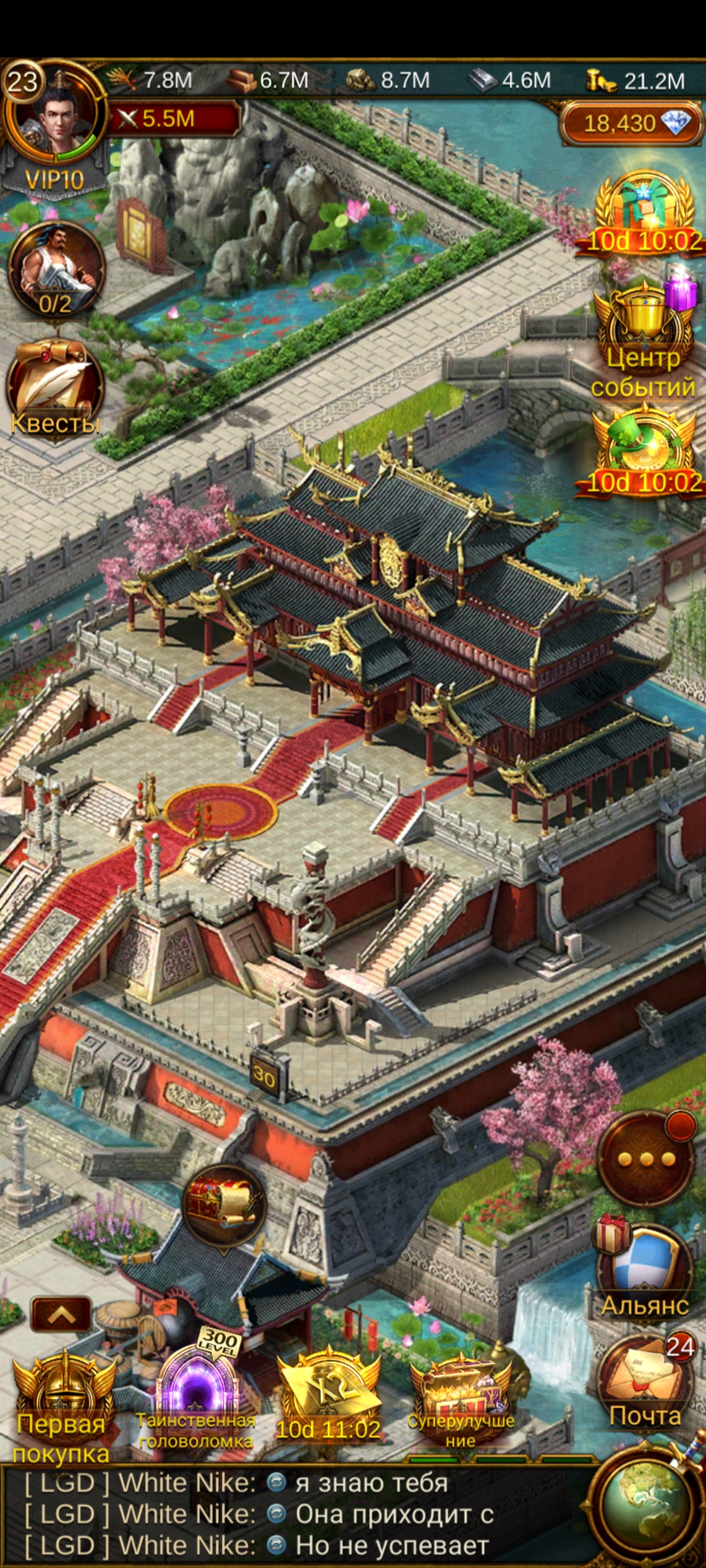Screen dimensions: 706x1568
Task: Open the three-dots more menu
Action: point(646,1159)
